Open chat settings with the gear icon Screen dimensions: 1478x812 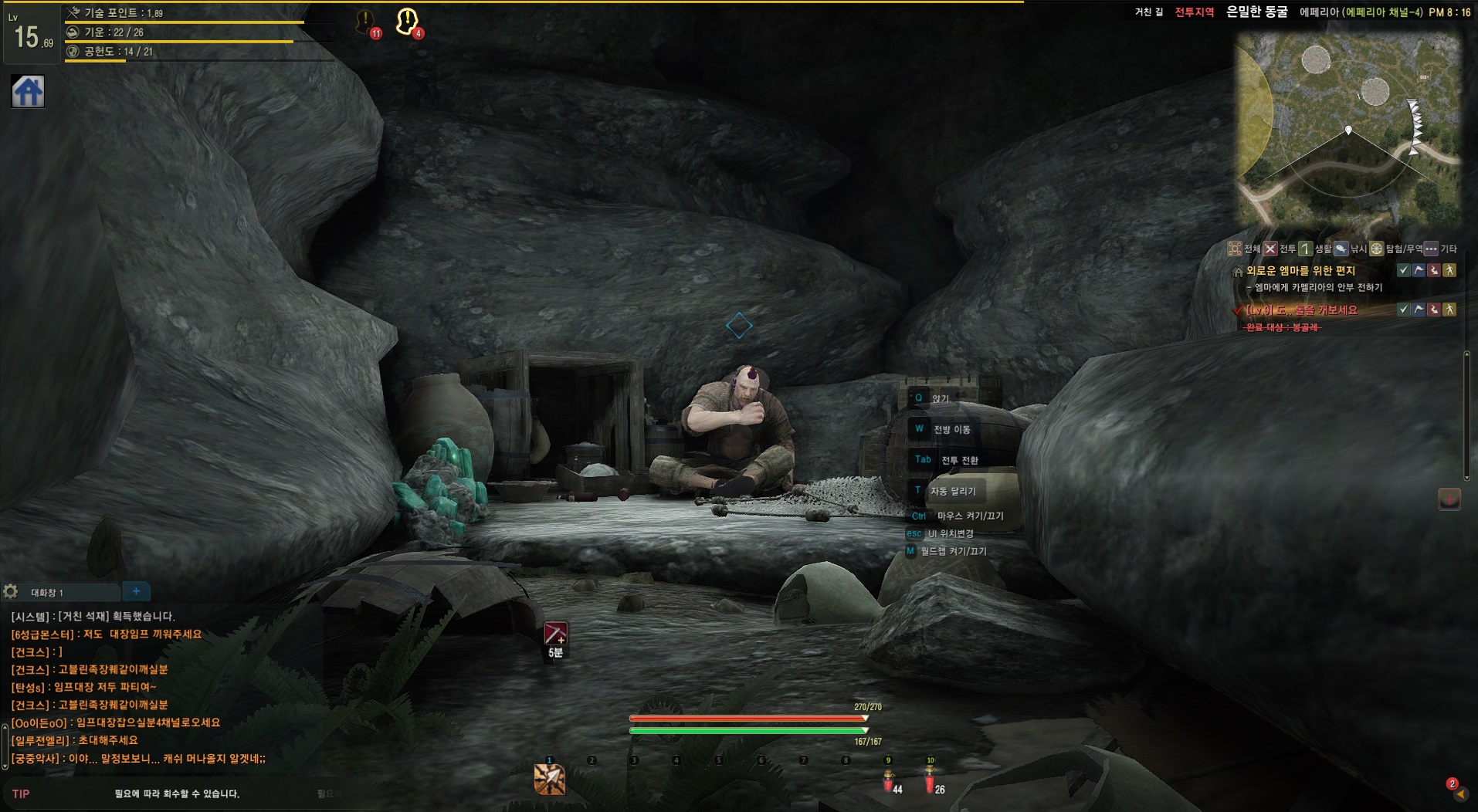[x=10, y=592]
